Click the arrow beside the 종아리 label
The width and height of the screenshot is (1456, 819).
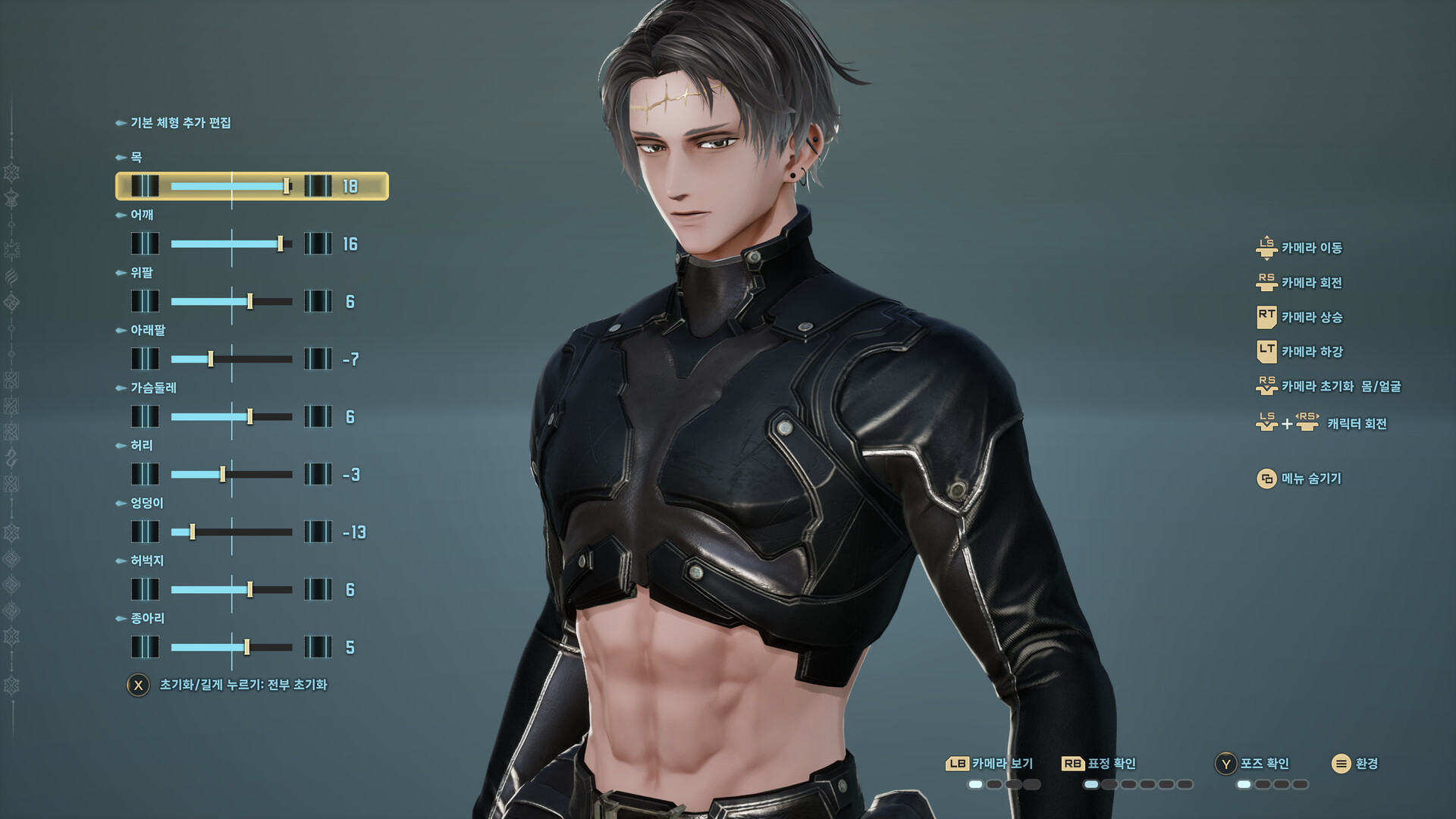(x=121, y=618)
